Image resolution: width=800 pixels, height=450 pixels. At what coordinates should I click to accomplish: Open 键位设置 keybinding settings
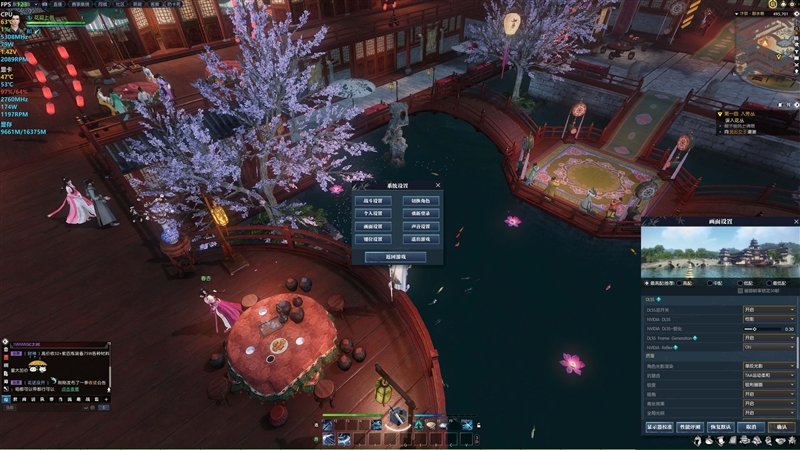[373, 240]
